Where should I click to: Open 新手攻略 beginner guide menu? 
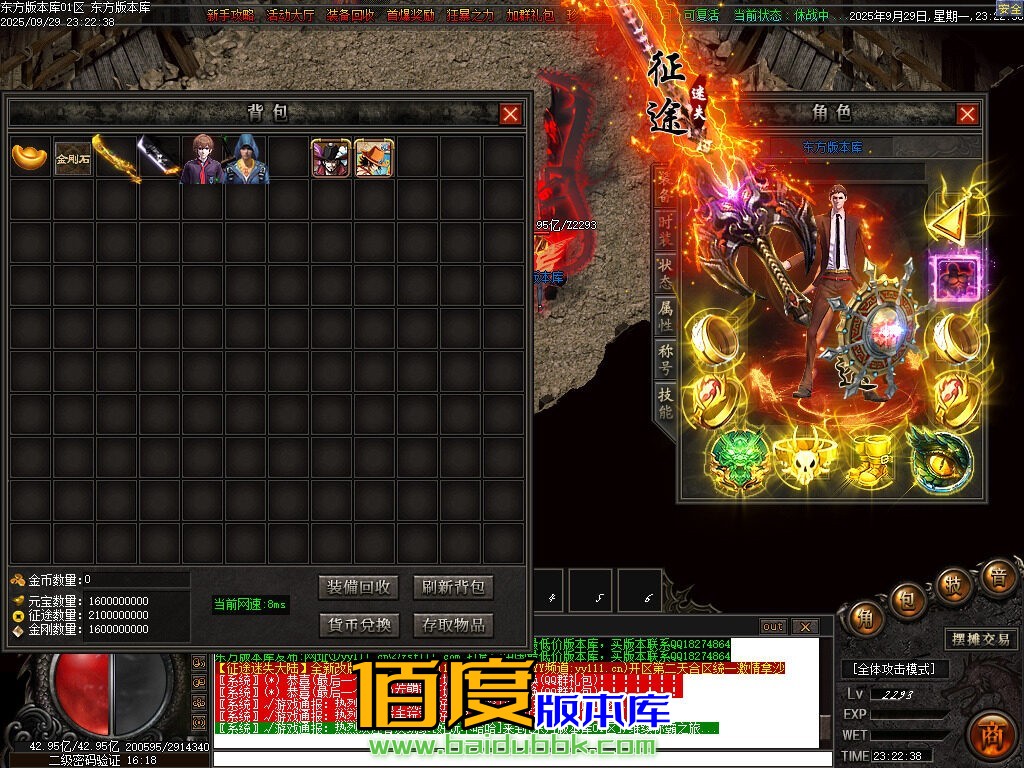(230, 15)
